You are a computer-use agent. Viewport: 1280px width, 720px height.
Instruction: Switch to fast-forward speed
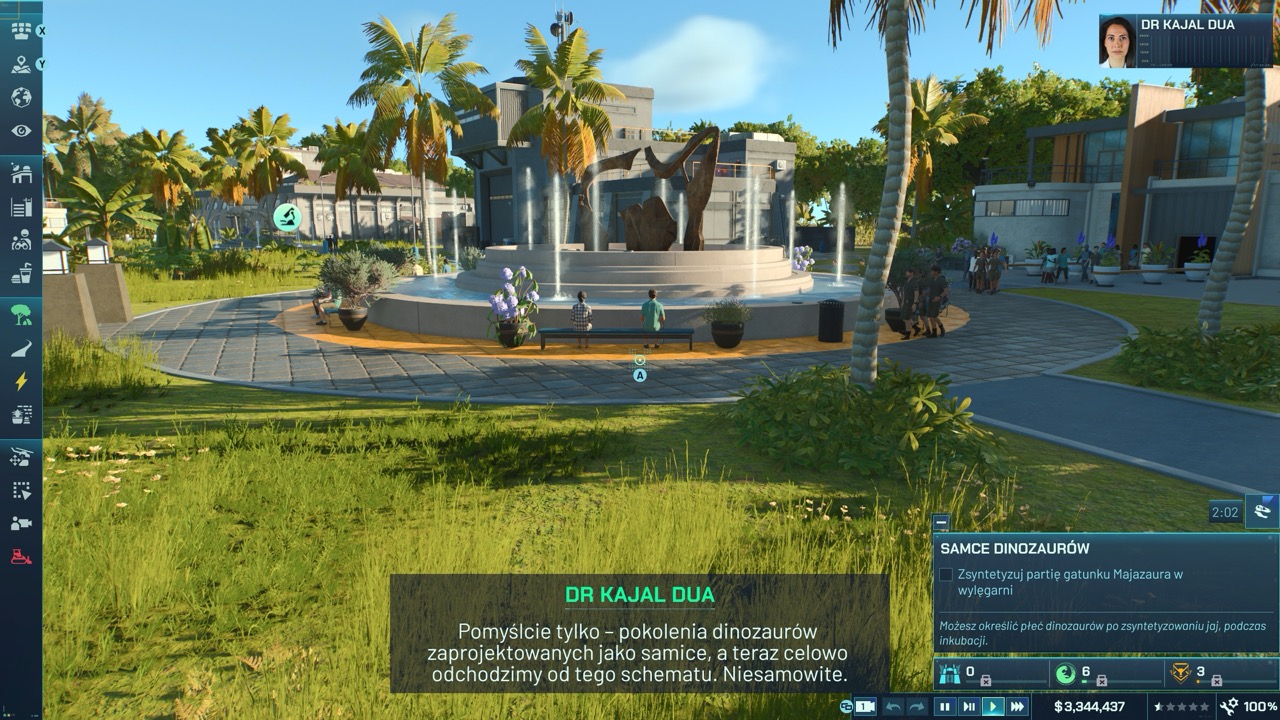click(1018, 707)
